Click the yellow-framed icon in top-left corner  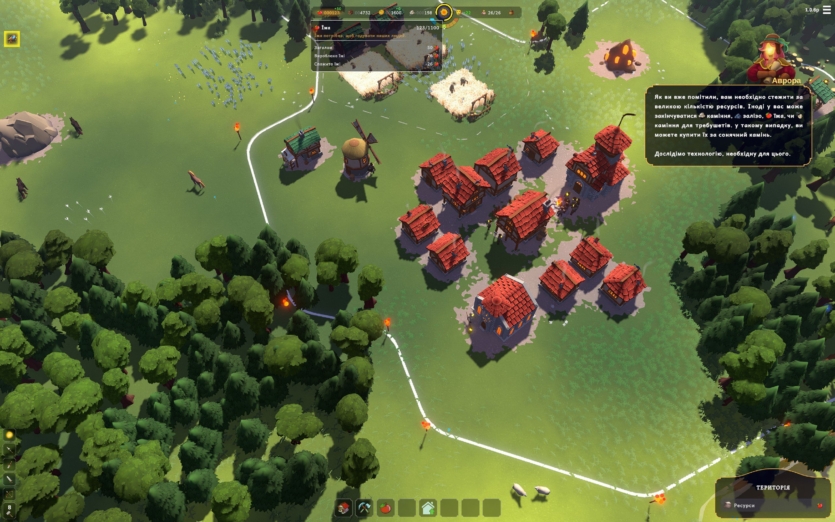click(x=12, y=39)
